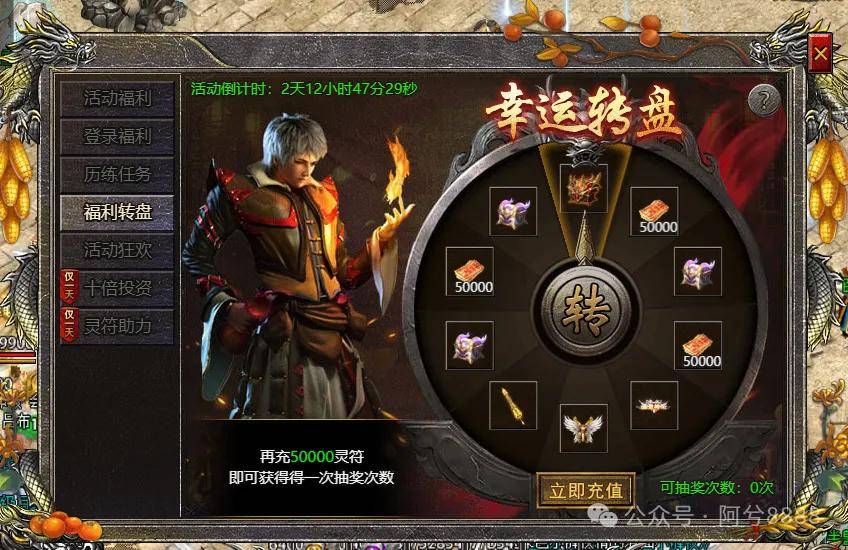Screen dimensions: 848x550
Task: Show the 十倍投资 tab
Action: (x=117, y=287)
